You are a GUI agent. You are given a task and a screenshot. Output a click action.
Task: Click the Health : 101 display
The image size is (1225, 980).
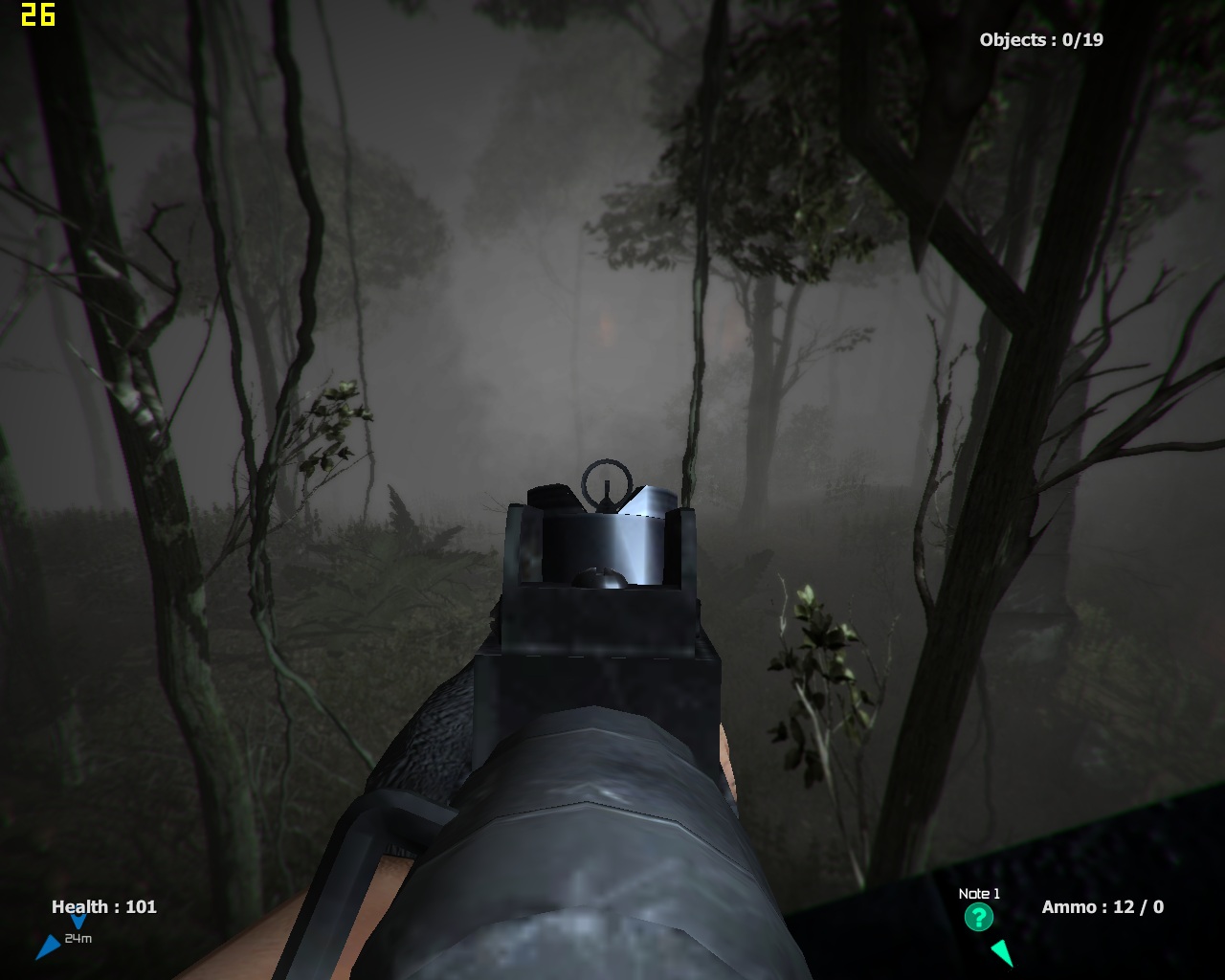click(105, 907)
